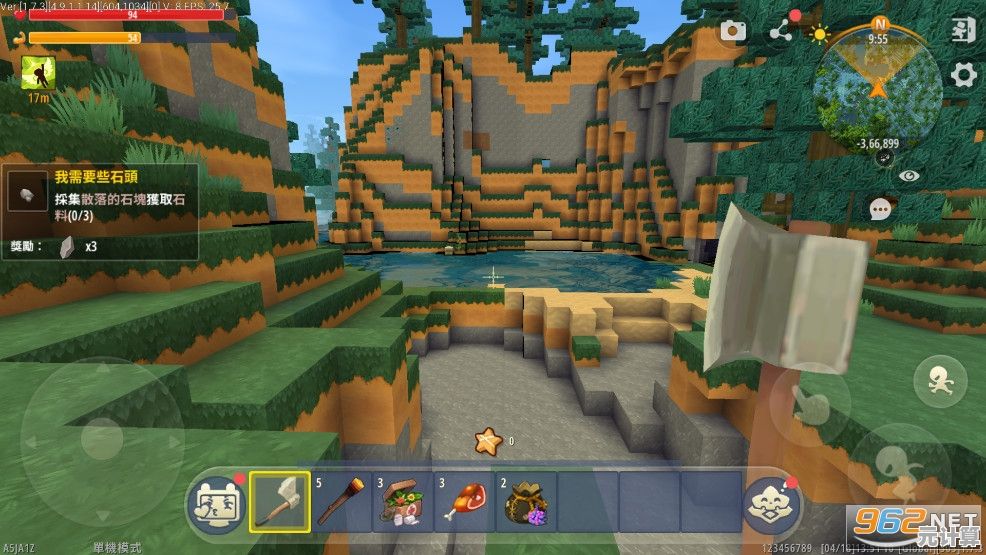986x555 pixels.
Task: Take a screenshot with the camera button
Action: 733,31
